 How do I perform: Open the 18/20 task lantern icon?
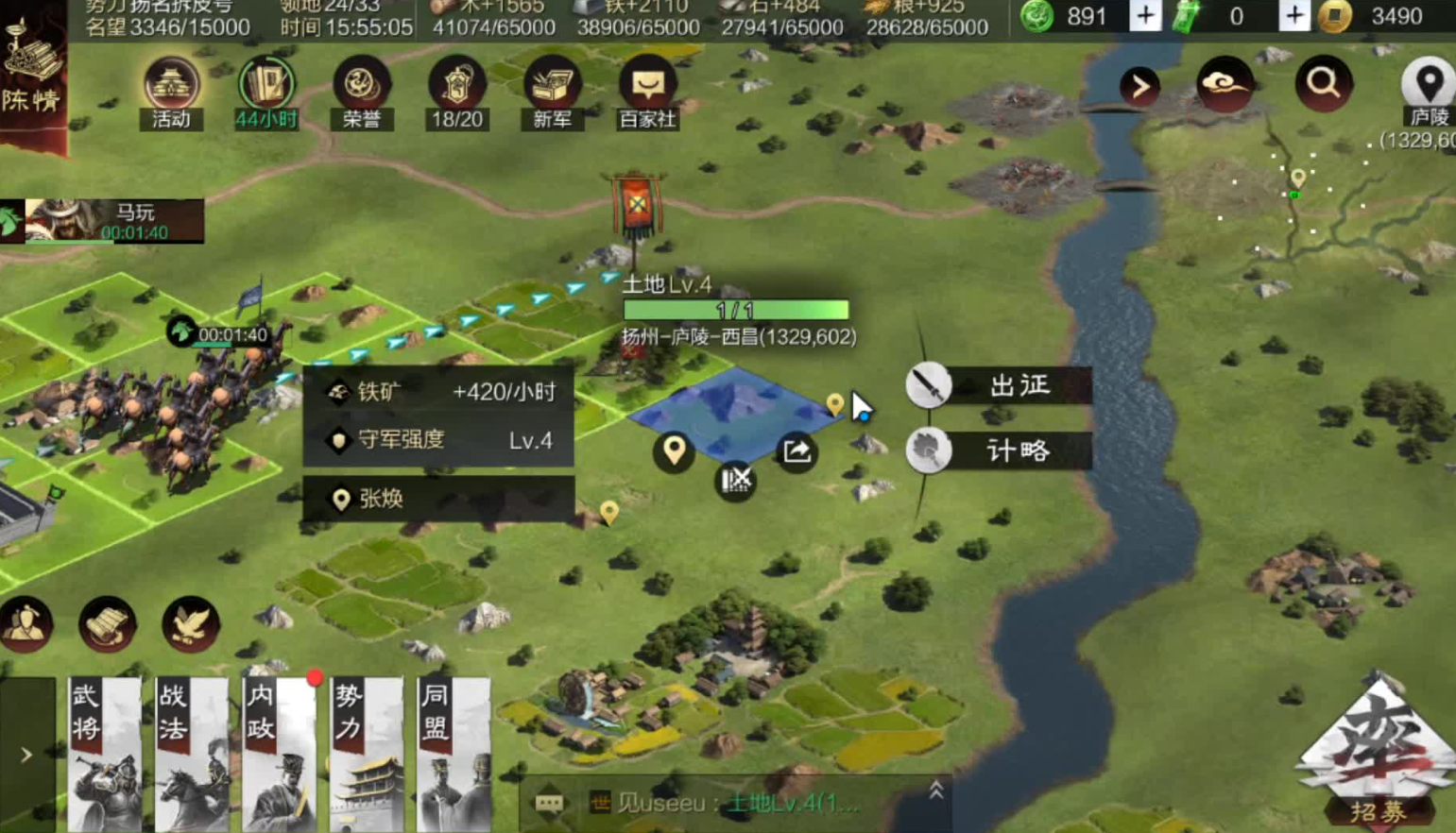coord(456,92)
